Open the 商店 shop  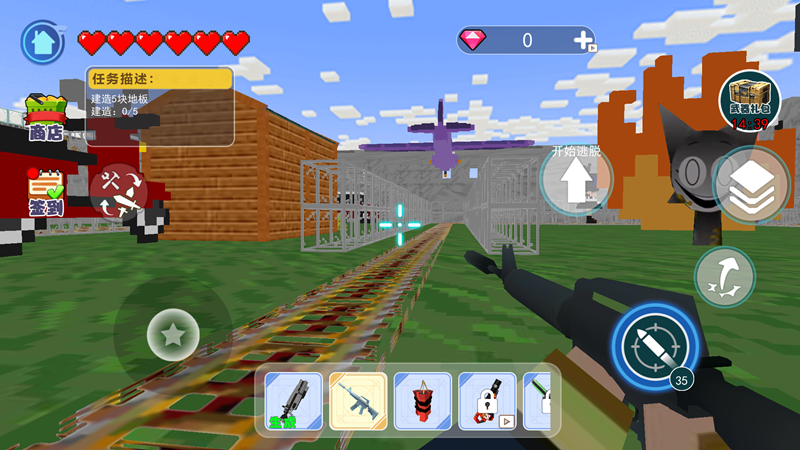coord(46,118)
